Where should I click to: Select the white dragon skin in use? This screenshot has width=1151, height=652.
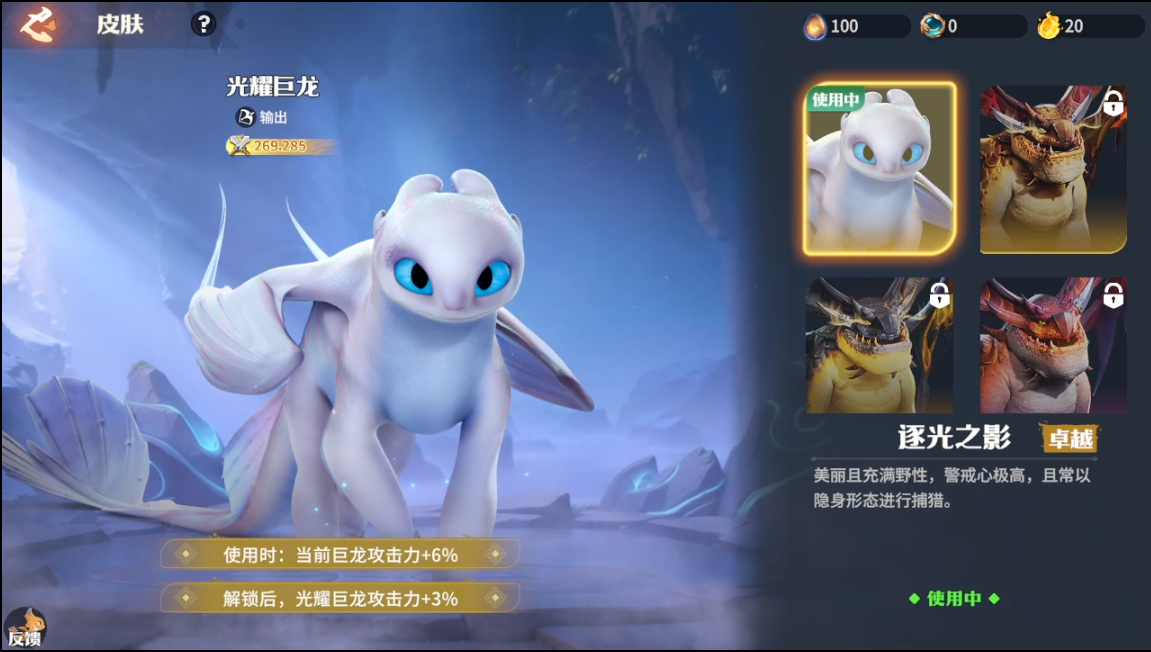tap(880, 168)
